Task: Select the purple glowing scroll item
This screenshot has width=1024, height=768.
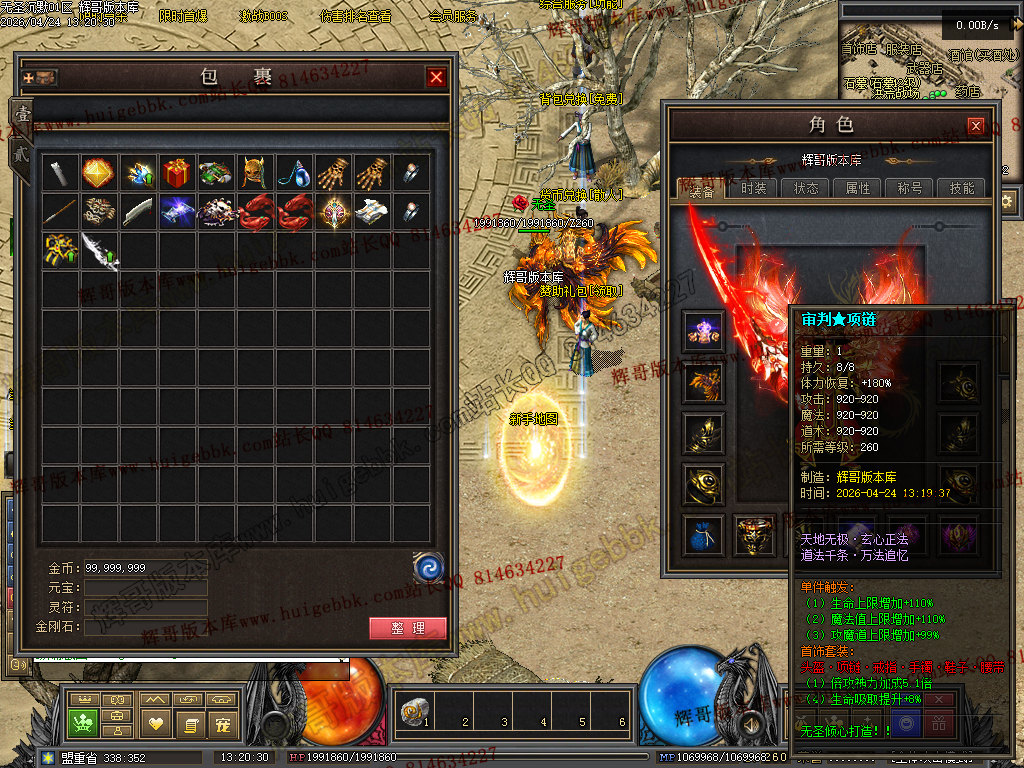Action: pyautogui.click(x=176, y=212)
